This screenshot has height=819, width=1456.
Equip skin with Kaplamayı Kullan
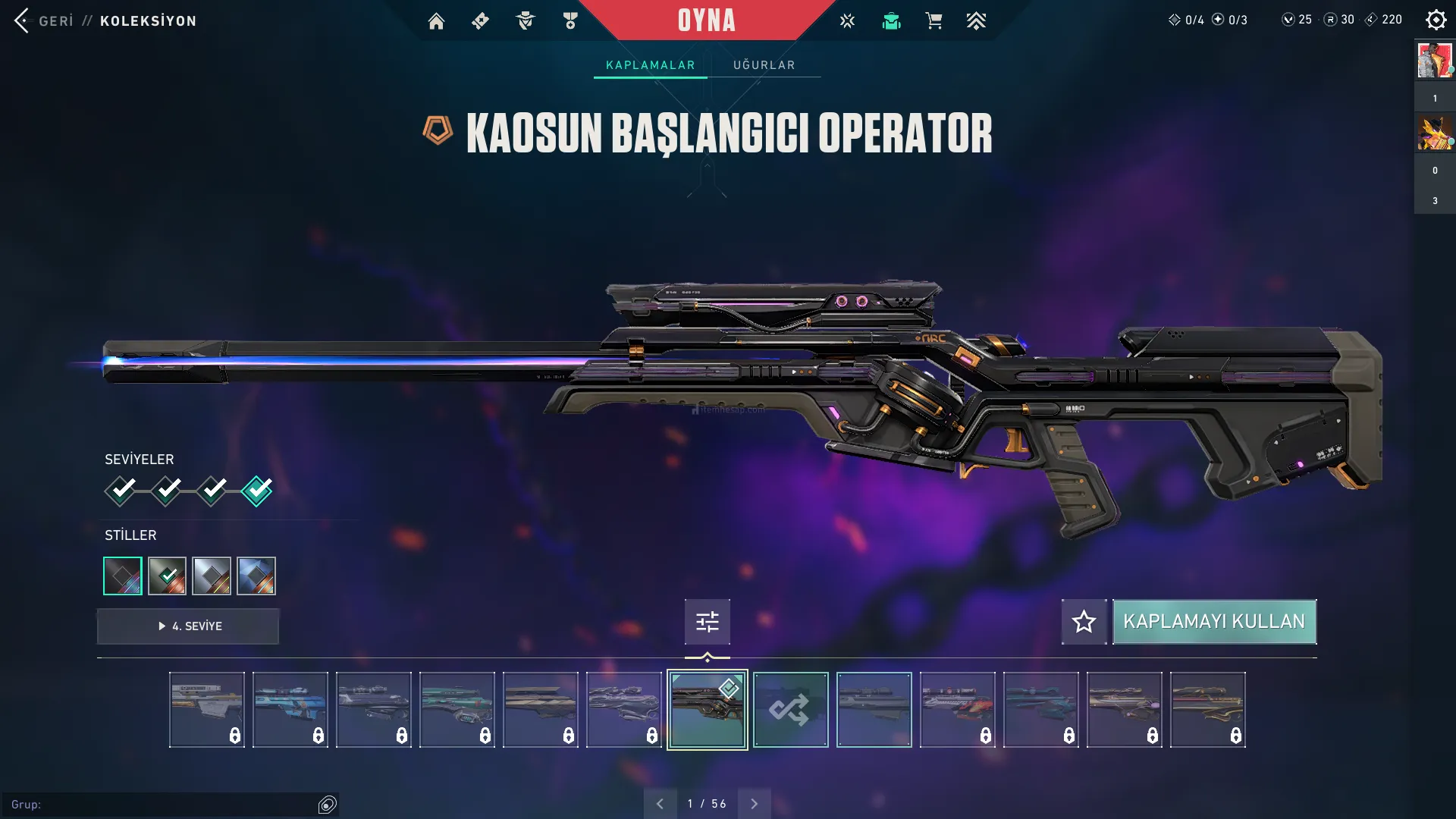[x=1214, y=622]
